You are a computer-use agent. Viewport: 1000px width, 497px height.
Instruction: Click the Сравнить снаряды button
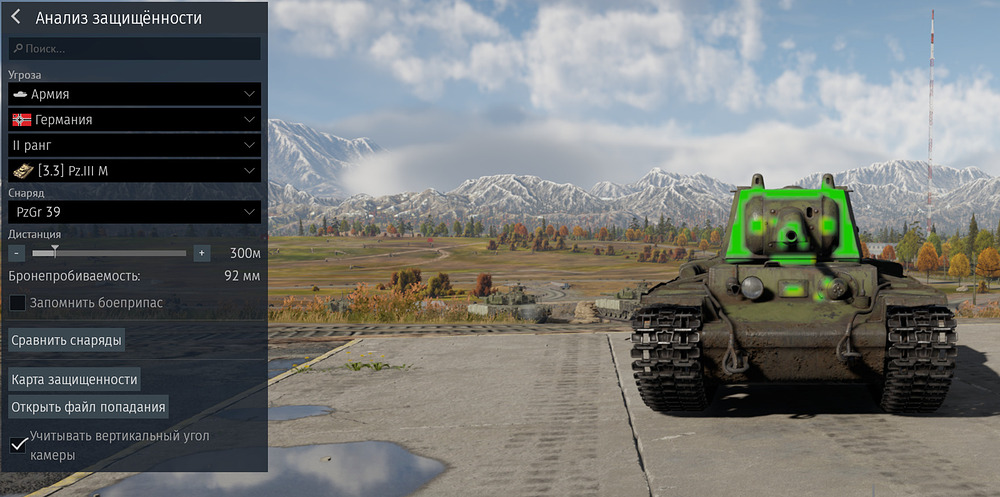click(x=67, y=340)
